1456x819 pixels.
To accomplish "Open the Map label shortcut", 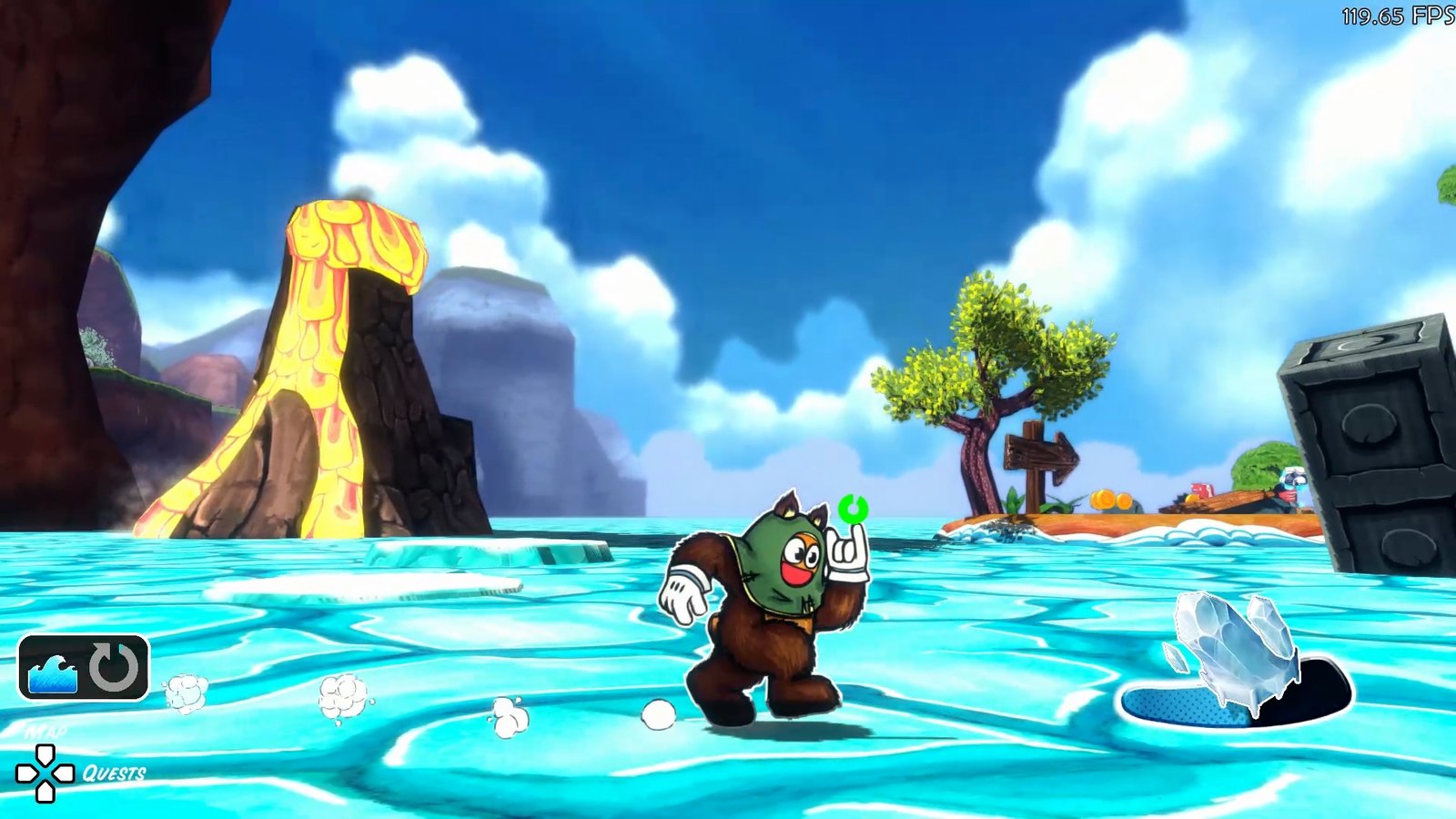I will click(x=45, y=730).
